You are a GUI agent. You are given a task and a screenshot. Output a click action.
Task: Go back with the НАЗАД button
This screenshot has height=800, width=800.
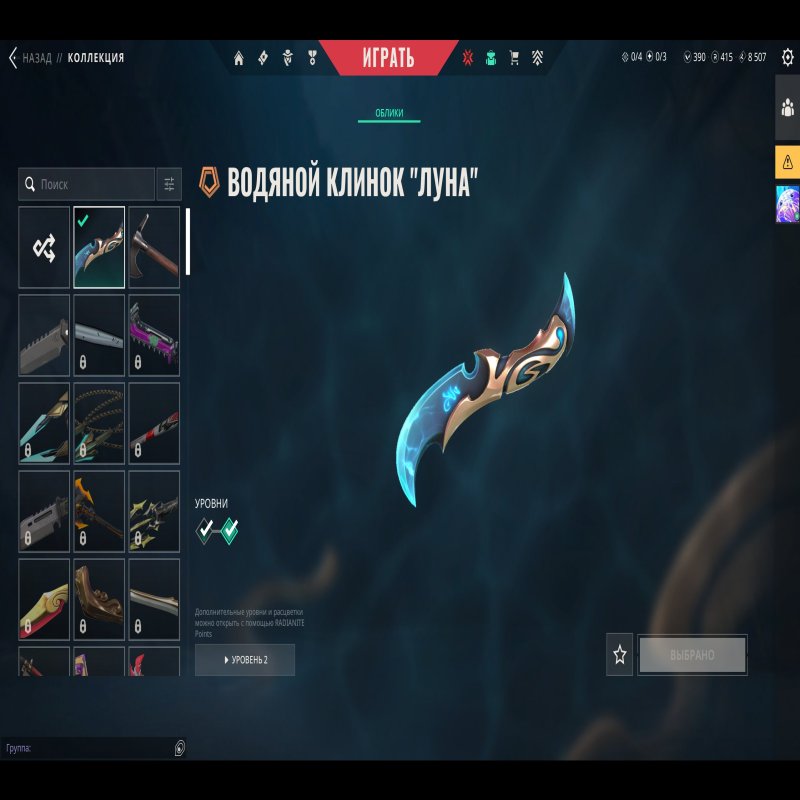[30, 58]
